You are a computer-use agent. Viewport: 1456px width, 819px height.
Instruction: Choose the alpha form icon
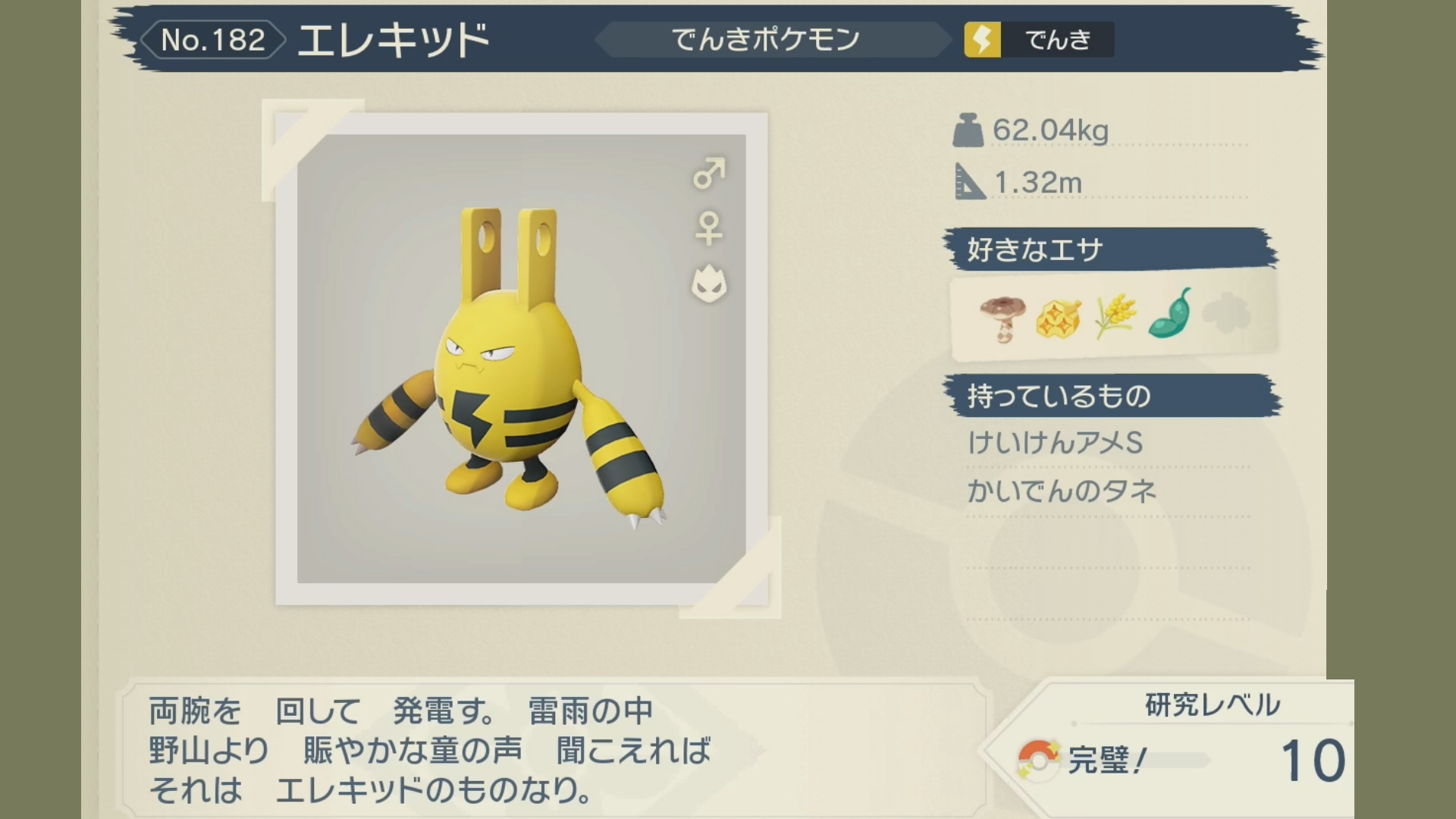pos(709,284)
